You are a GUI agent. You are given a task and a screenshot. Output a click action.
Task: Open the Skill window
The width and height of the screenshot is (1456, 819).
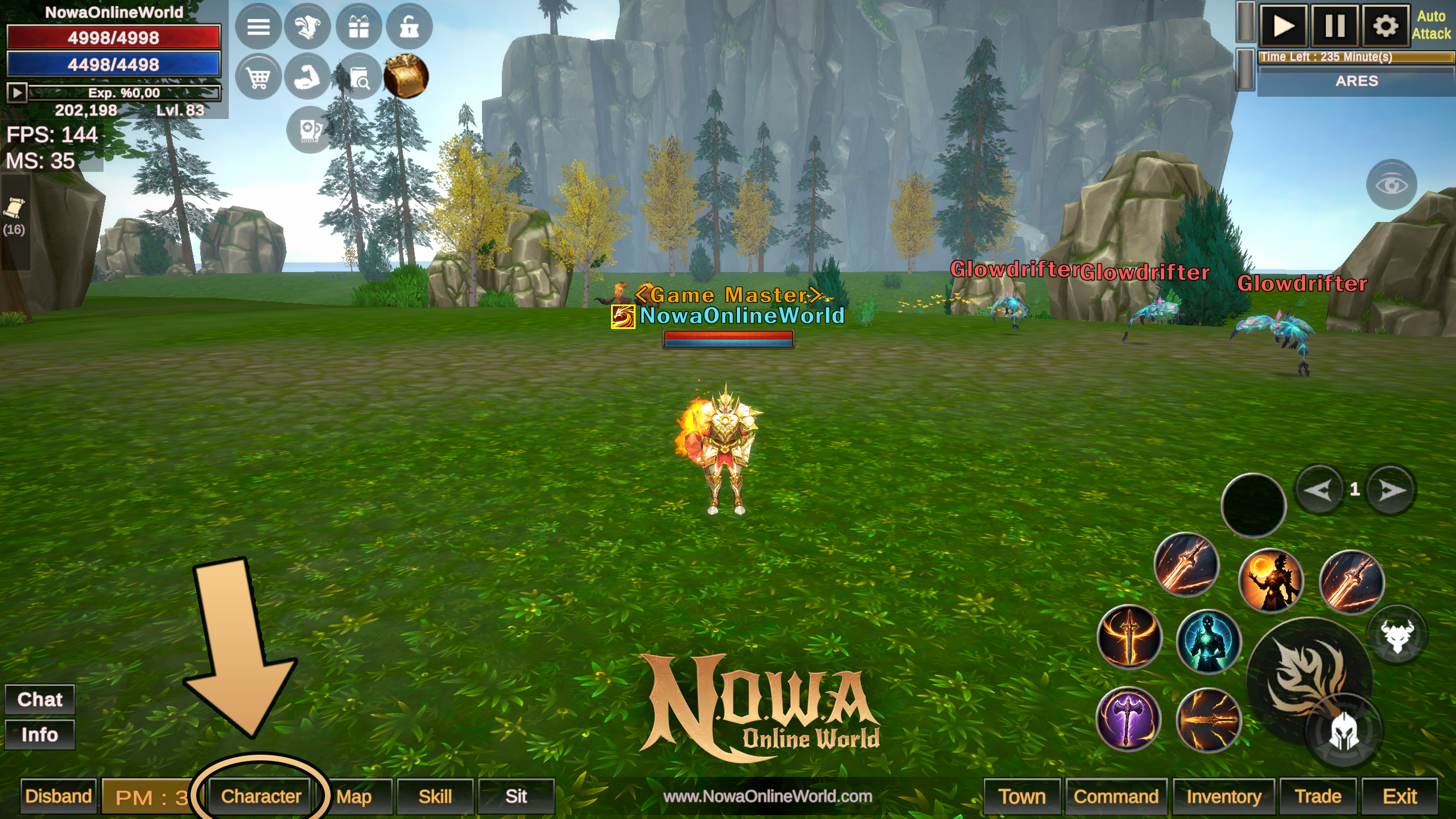(435, 796)
